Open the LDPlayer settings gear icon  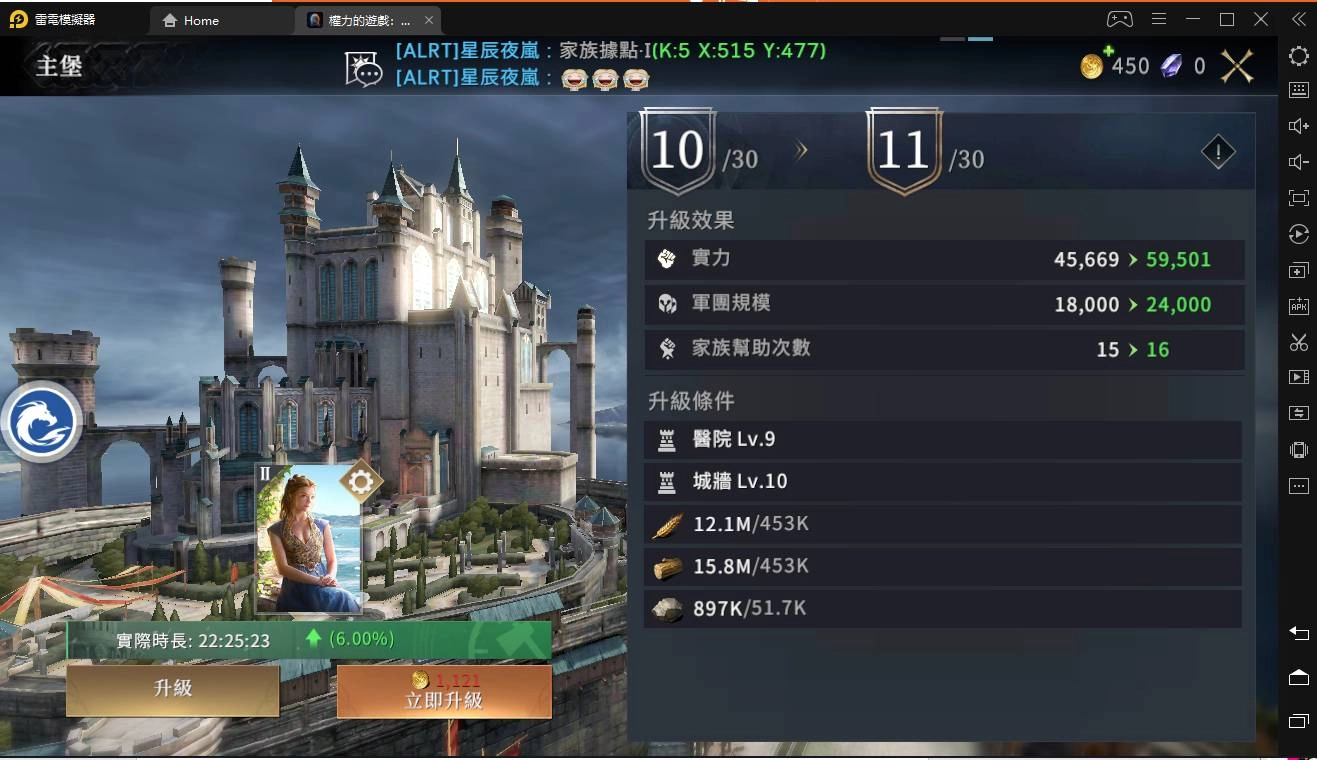point(1297,57)
